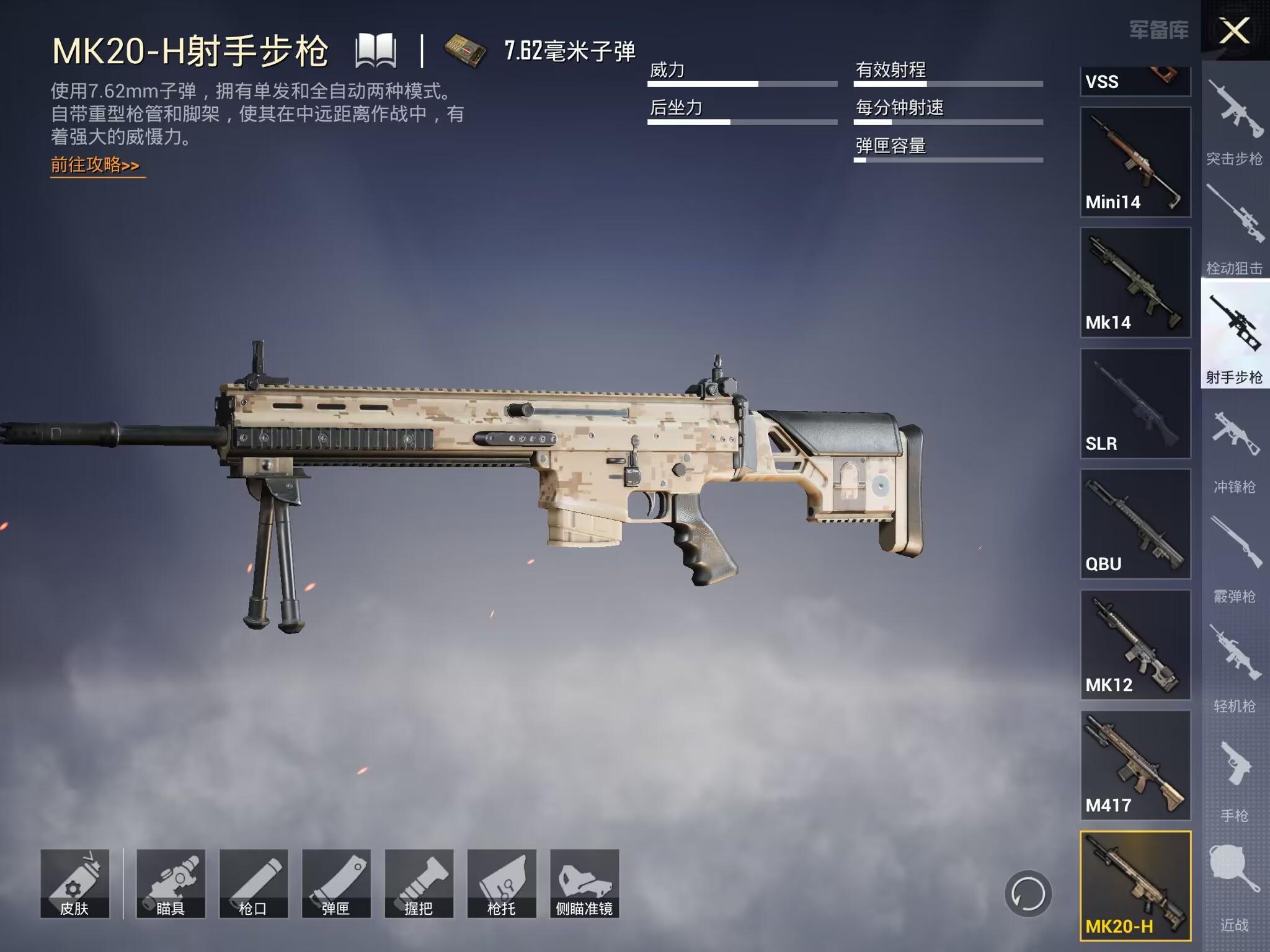Switch to the 突击步枪 assault rifle category

point(1234,124)
